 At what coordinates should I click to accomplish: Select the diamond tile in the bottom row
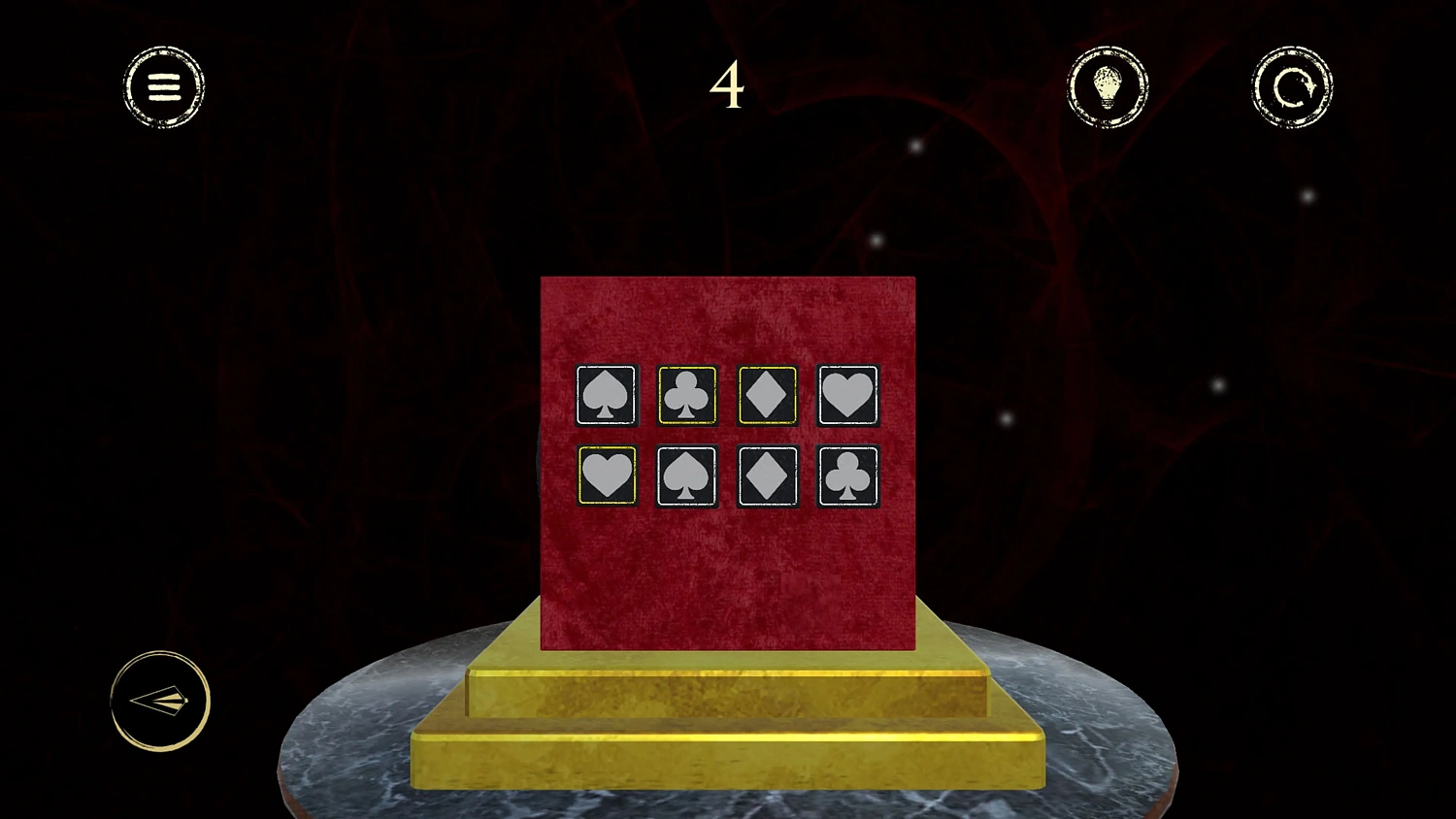767,475
